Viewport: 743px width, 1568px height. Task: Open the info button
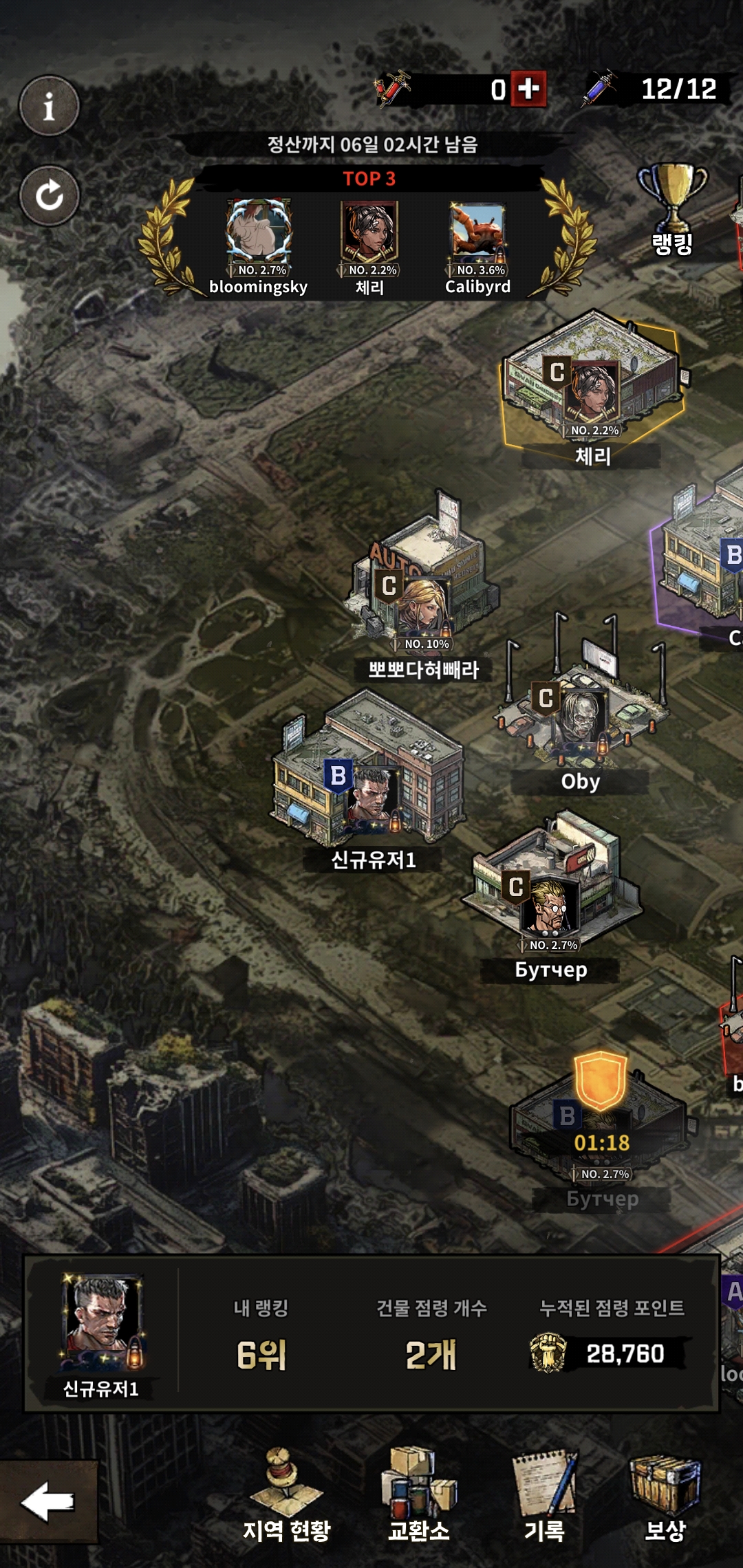pos(49,106)
